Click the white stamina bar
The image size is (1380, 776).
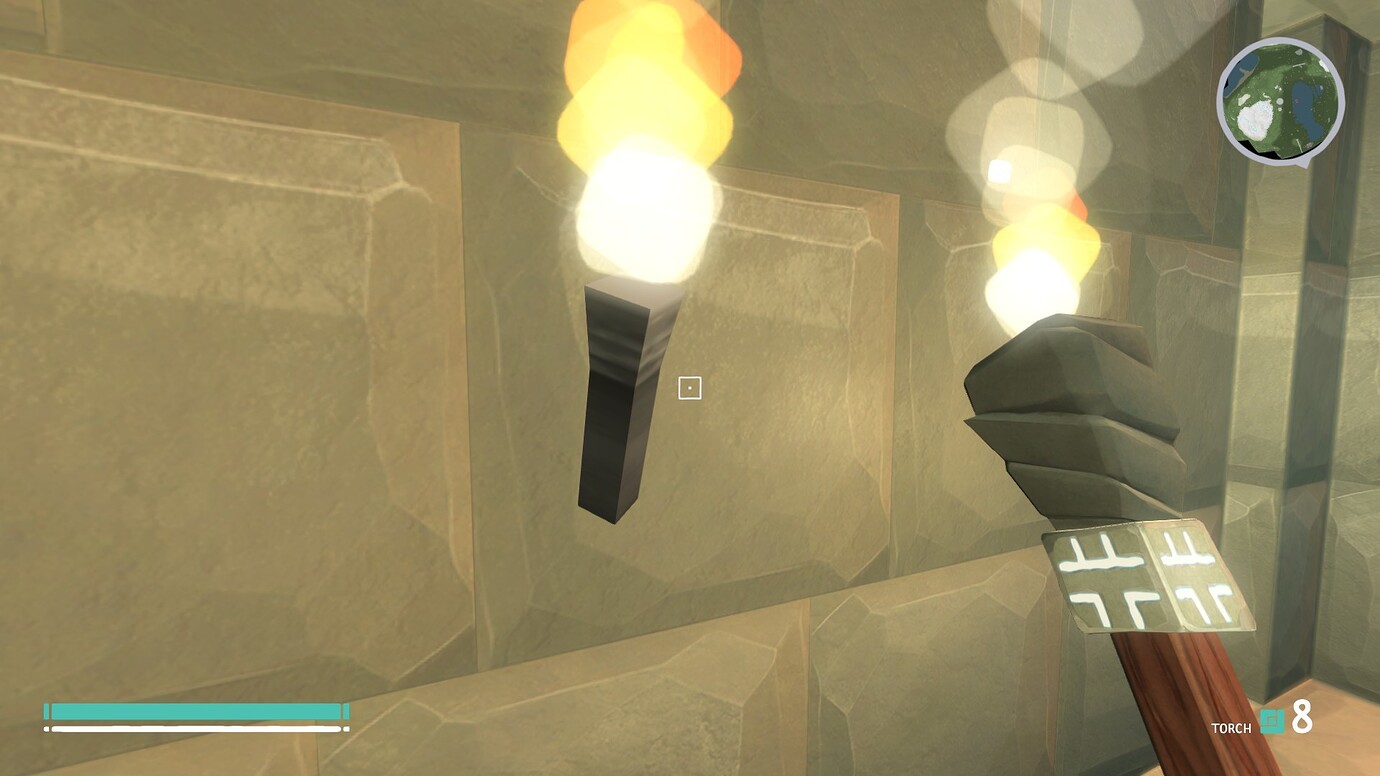(x=195, y=727)
